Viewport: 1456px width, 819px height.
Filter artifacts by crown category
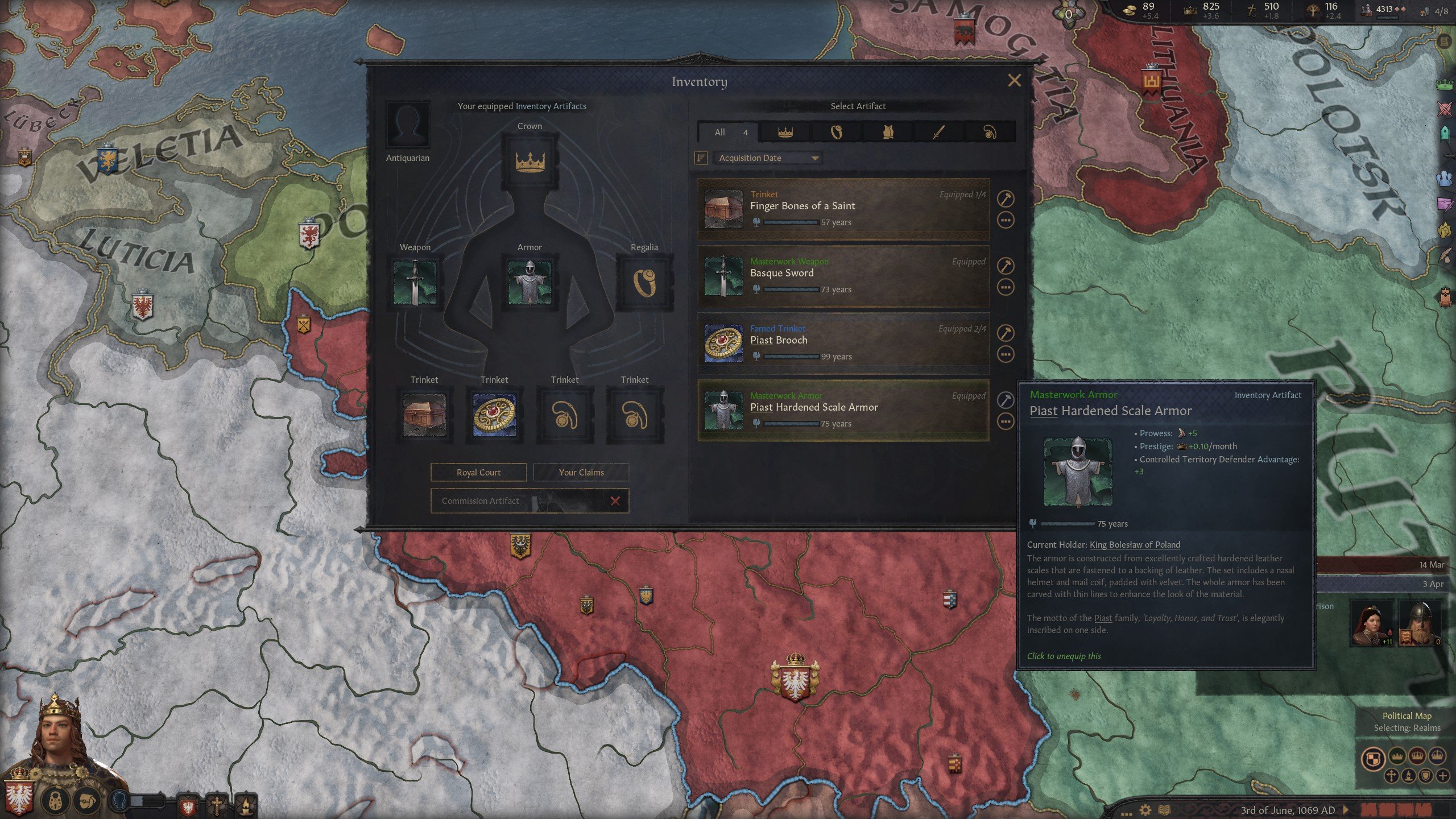(x=785, y=133)
